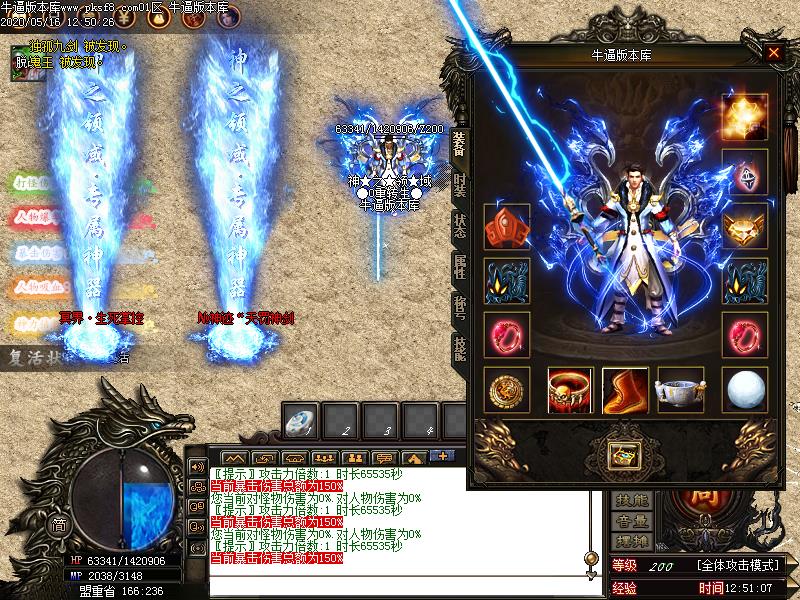Close the character equipment window
Viewport: 800px width, 600px height.
pyautogui.click(x=773, y=54)
